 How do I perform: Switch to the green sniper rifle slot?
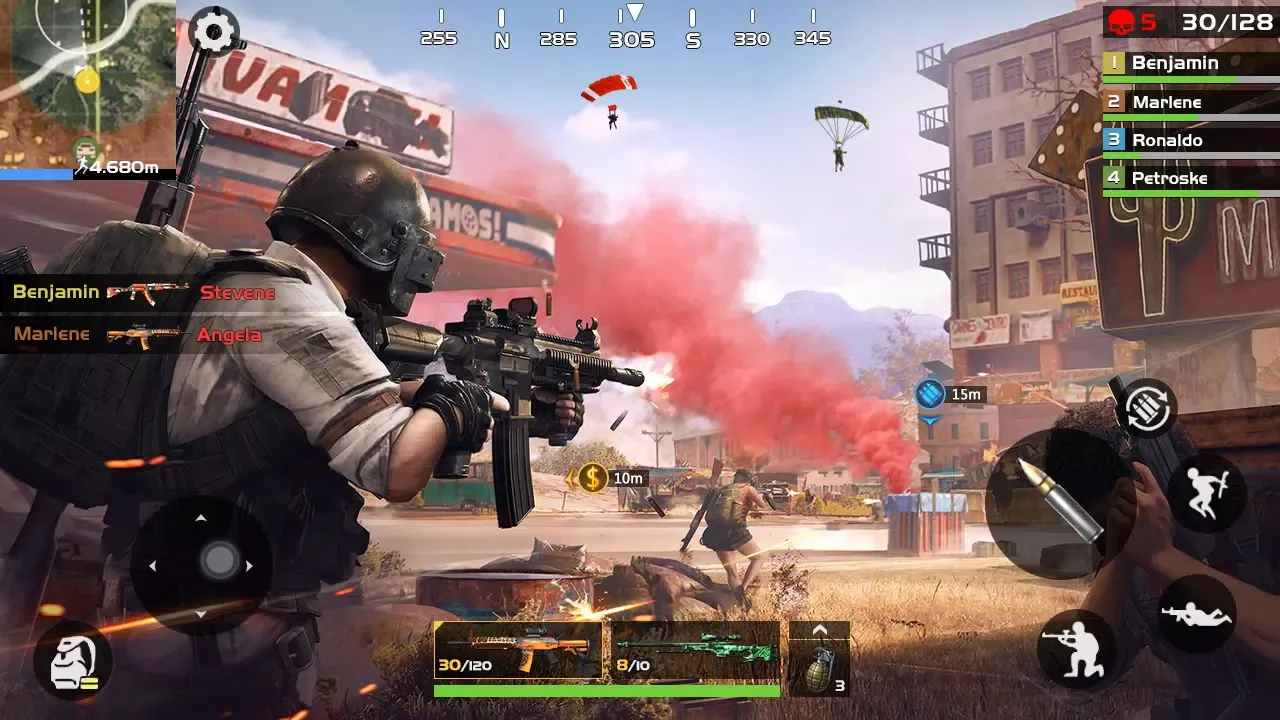pos(695,651)
